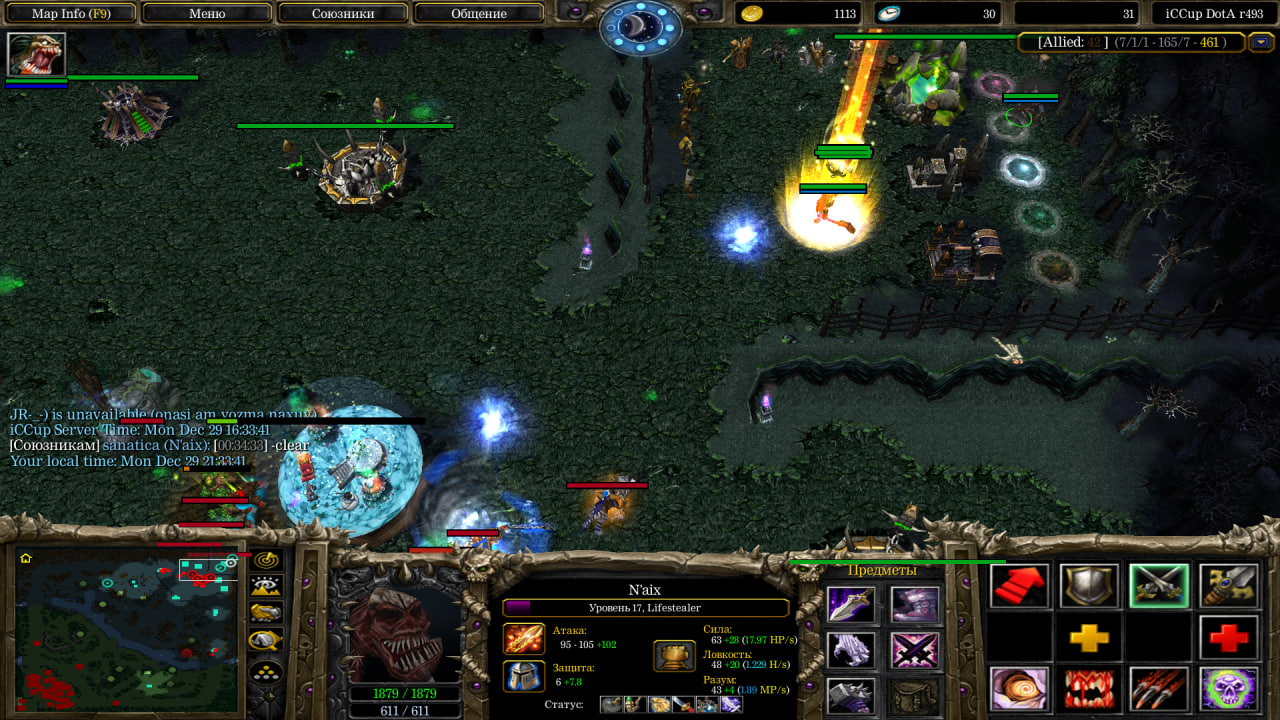1280x720 pixels.
Task: Open the Меню button
Action: [x=207, y=14]
